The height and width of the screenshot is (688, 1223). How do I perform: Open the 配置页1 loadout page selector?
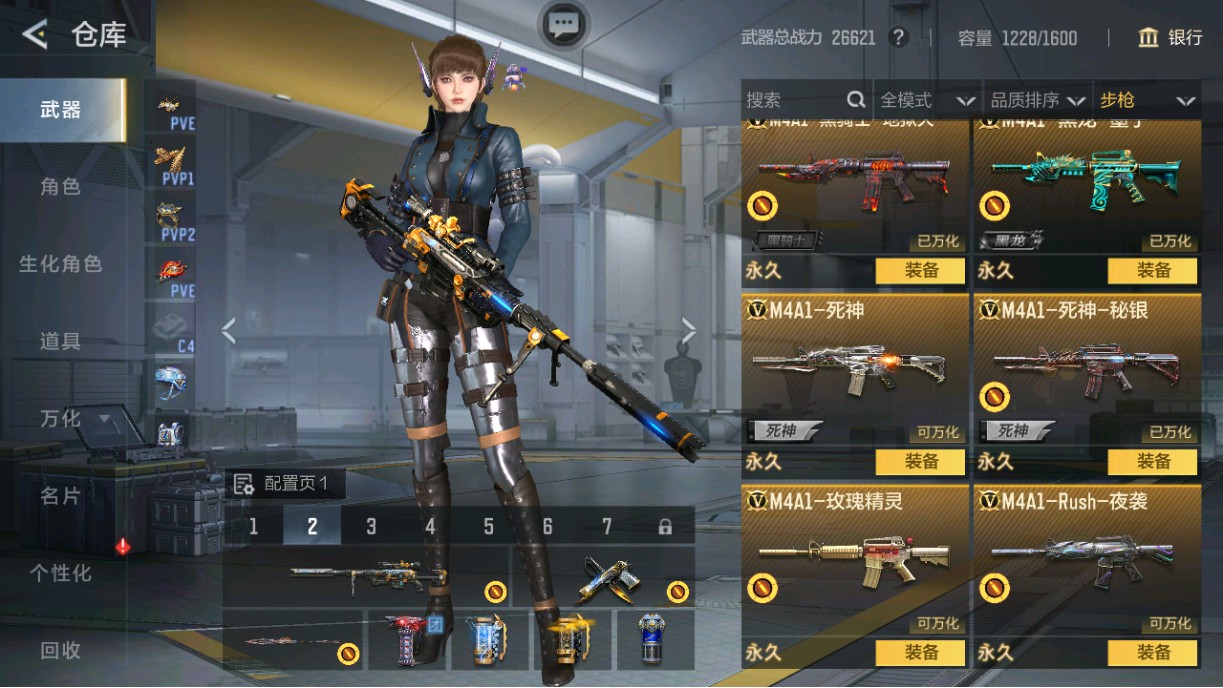288,485
